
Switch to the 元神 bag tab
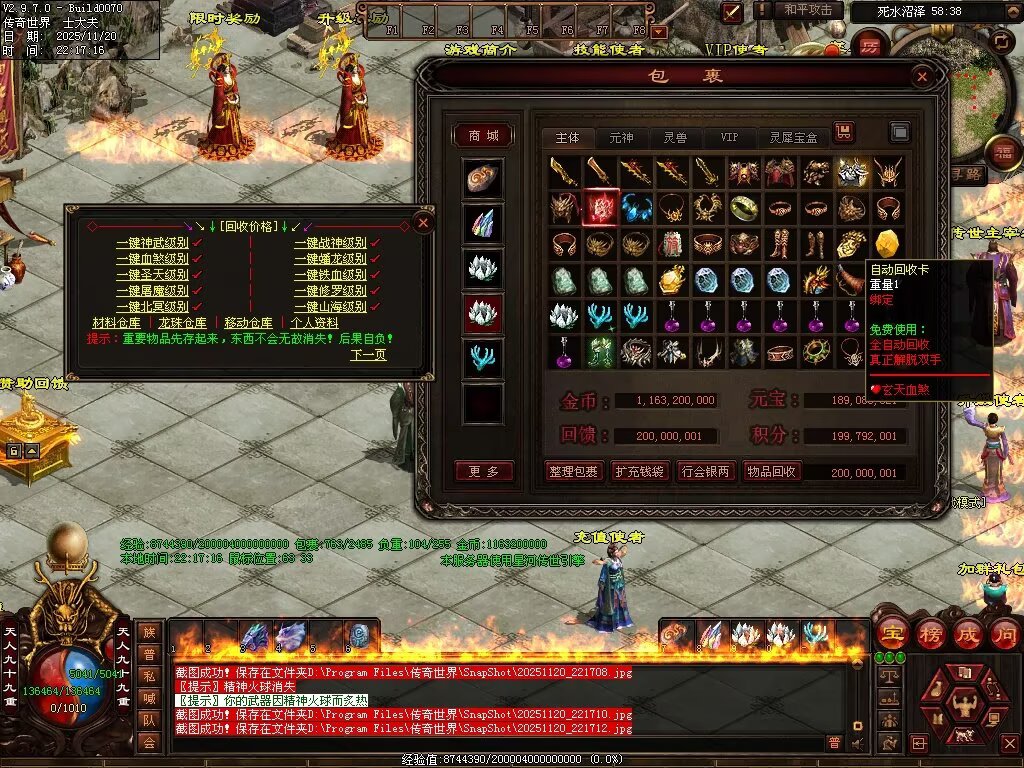point(621,137)
